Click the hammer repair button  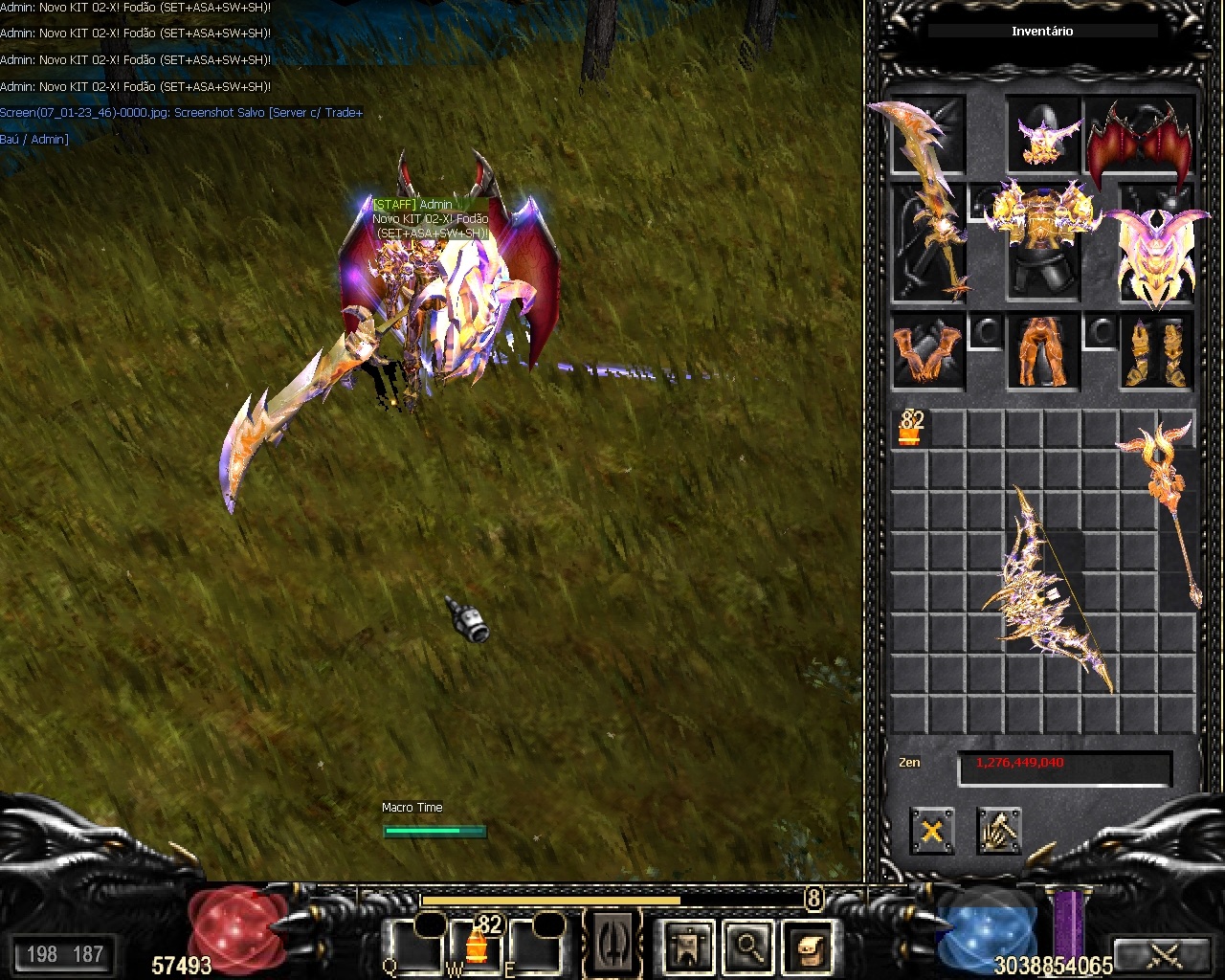[x=999, y=830]
